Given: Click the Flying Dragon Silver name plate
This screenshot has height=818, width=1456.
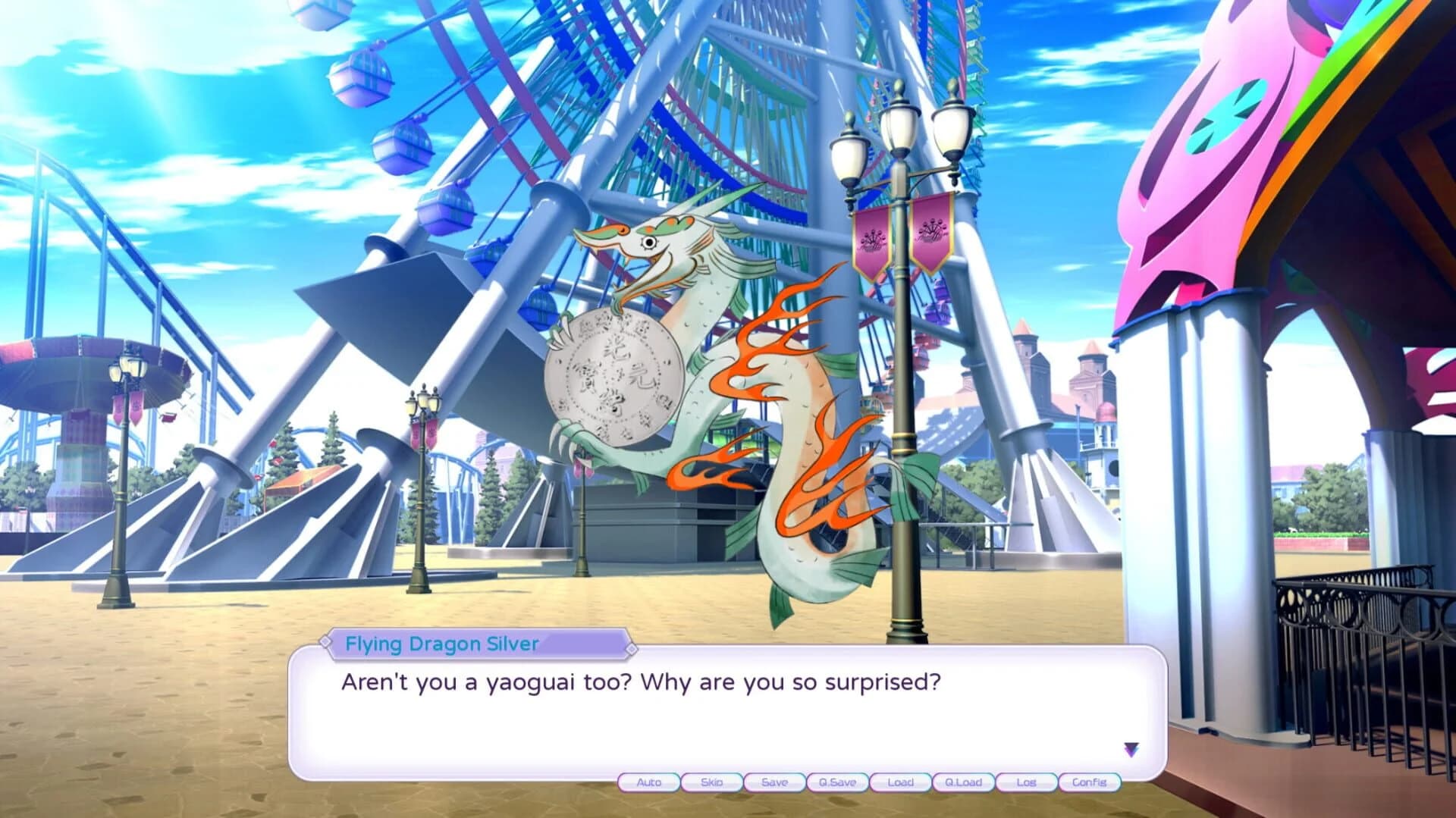Looking at the screenshot, I should [440, 645].
